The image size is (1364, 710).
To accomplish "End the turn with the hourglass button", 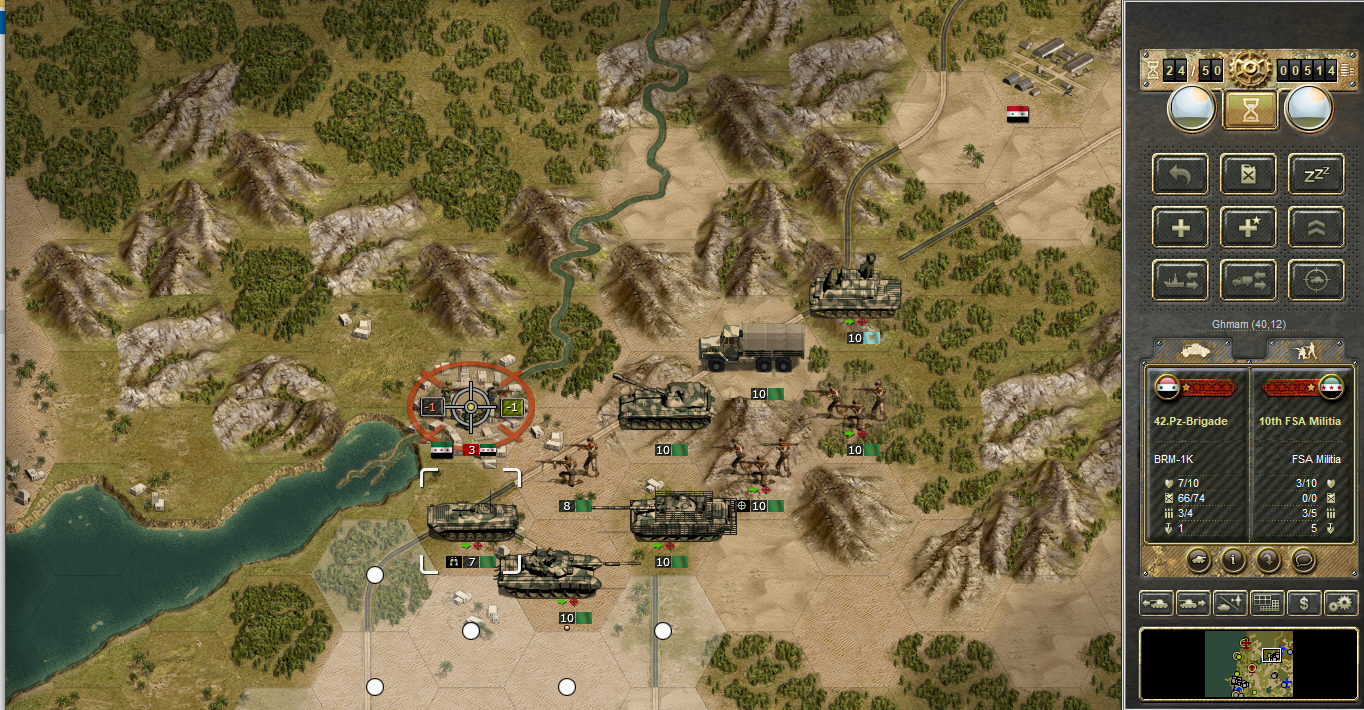I will coord(1249,108).
